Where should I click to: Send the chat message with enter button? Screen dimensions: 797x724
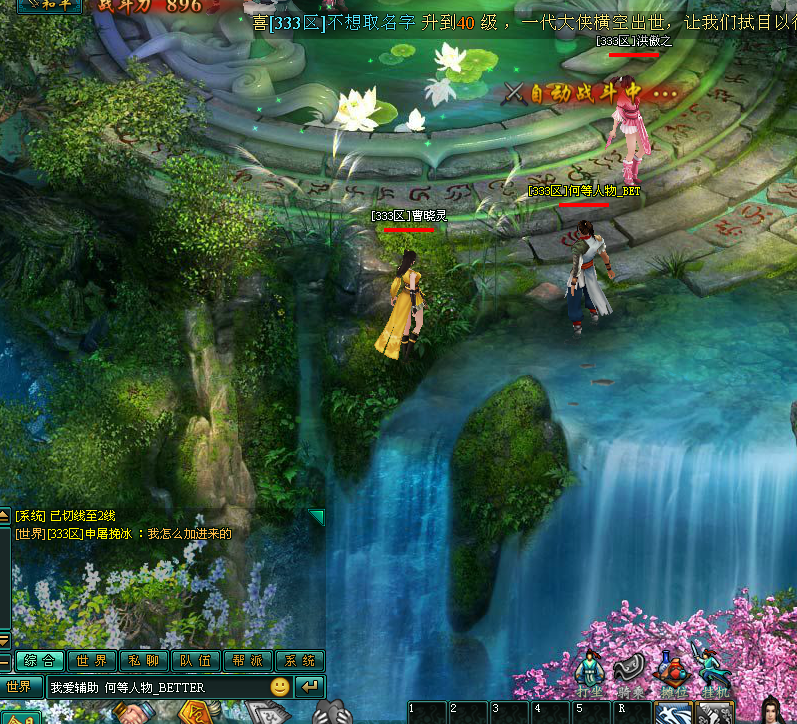[311, 687]
